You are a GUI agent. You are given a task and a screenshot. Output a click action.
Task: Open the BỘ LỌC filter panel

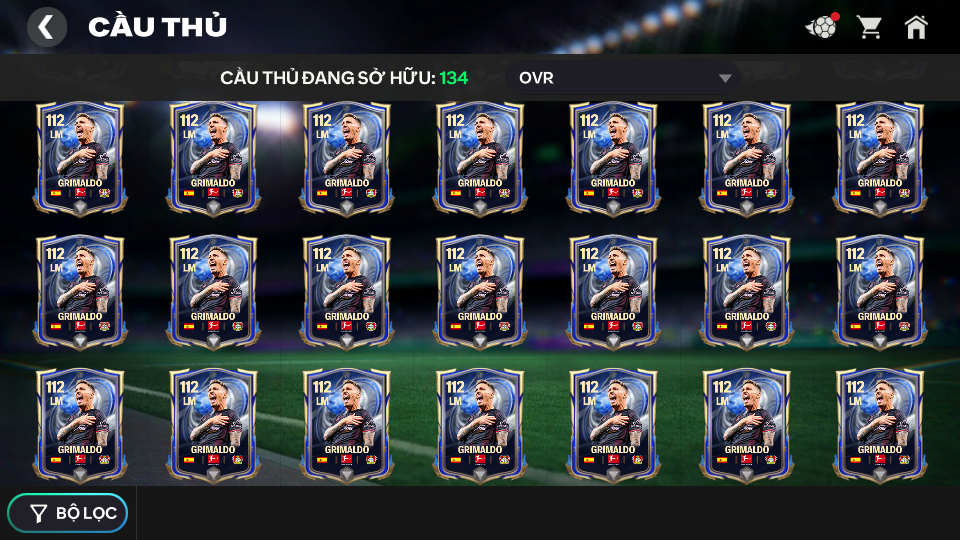tap(68, 513)
